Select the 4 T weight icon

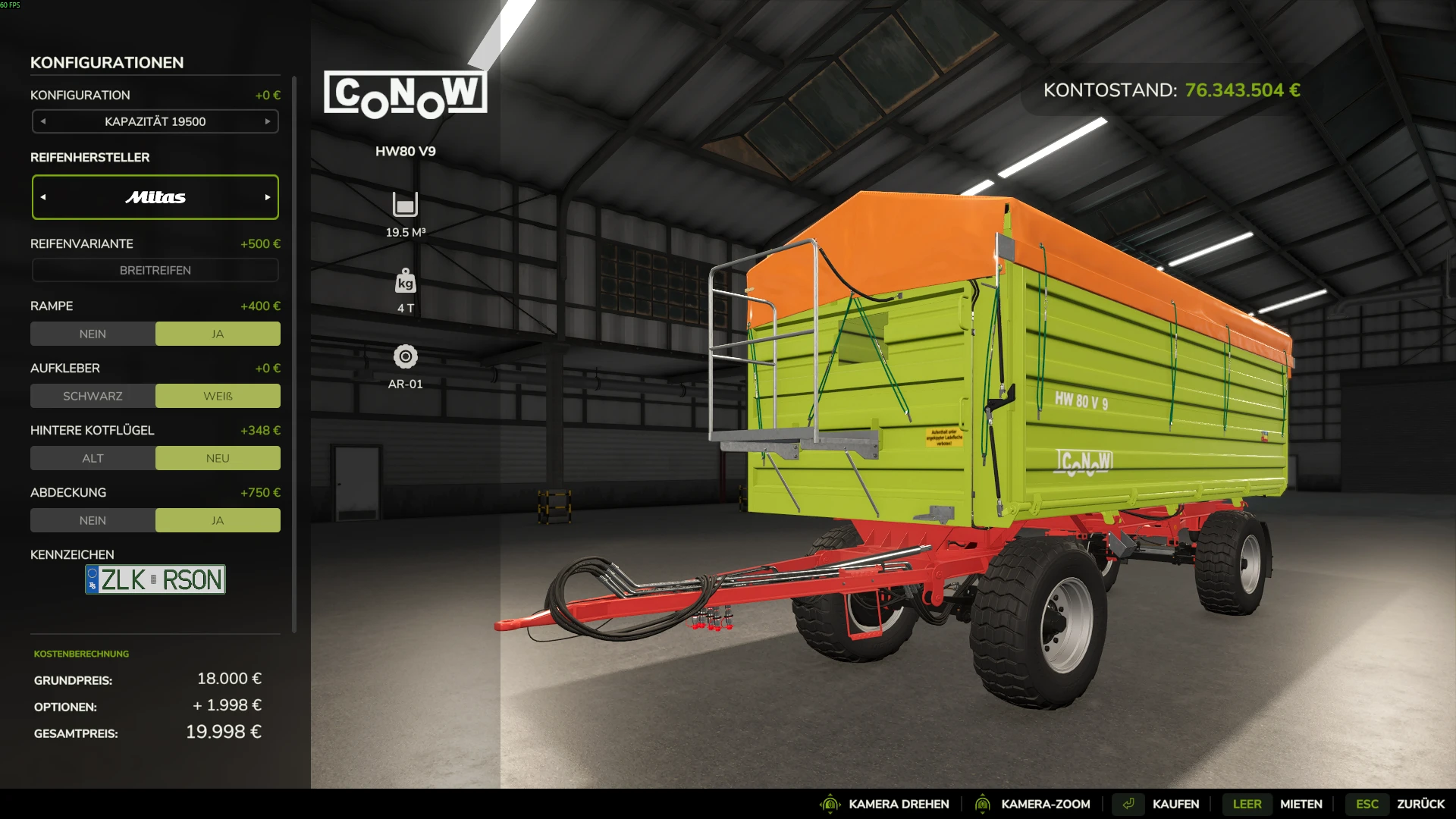pyautogui.click(x=406, y=282)
